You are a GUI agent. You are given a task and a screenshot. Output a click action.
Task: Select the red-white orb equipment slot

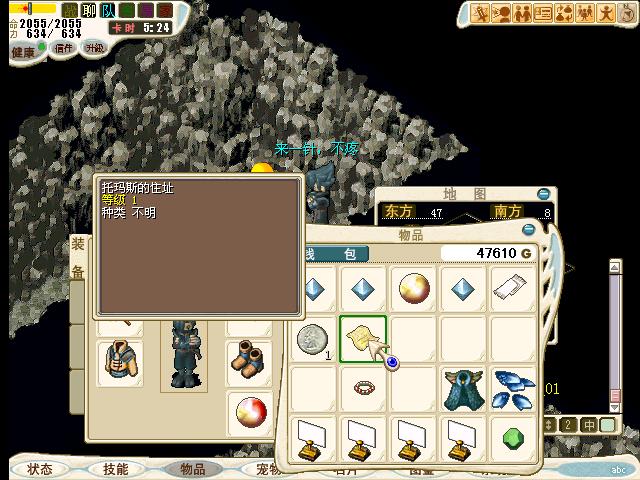coord(248,410)
